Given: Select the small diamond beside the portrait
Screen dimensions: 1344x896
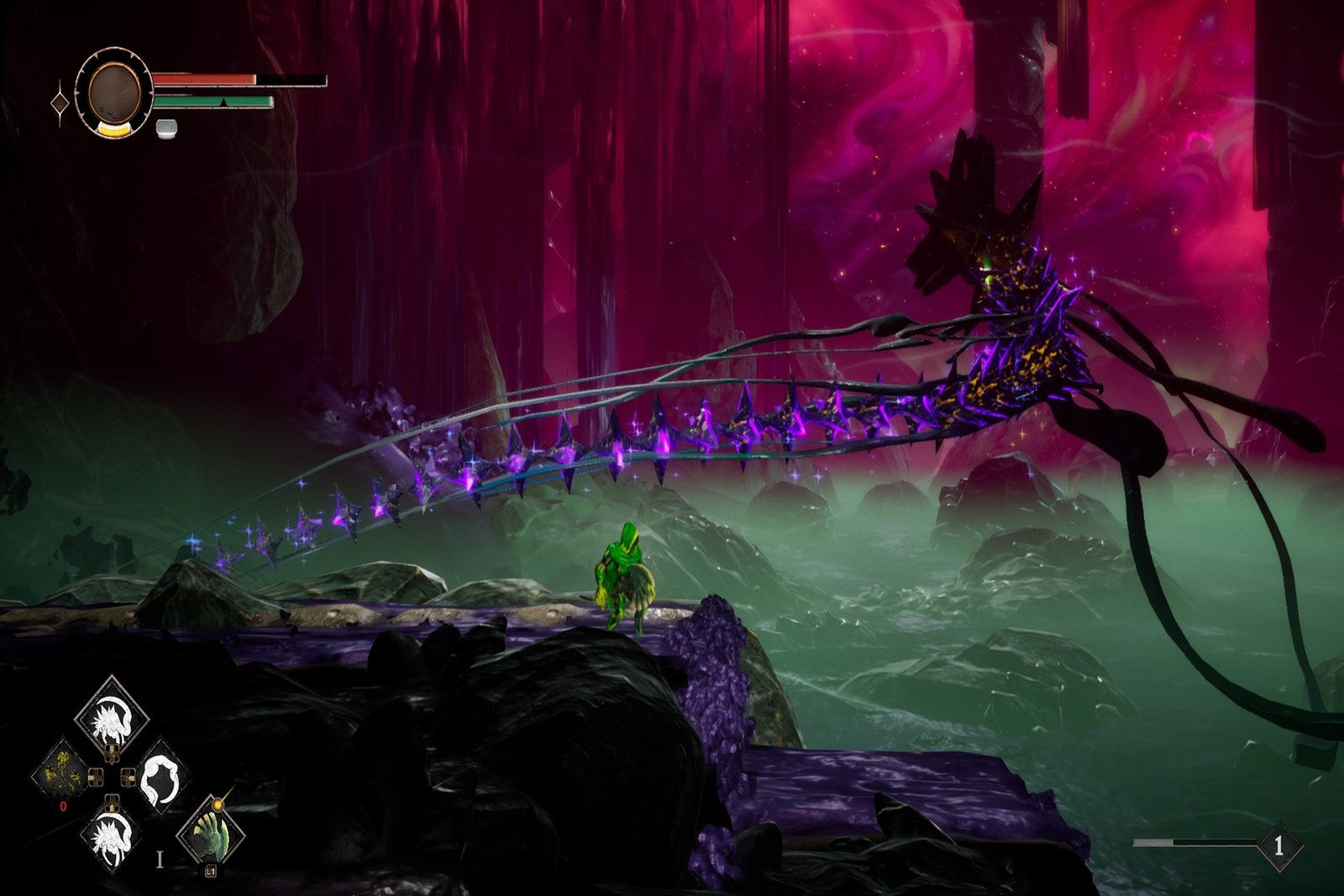Looking at the screenshot, I should 60,103.
